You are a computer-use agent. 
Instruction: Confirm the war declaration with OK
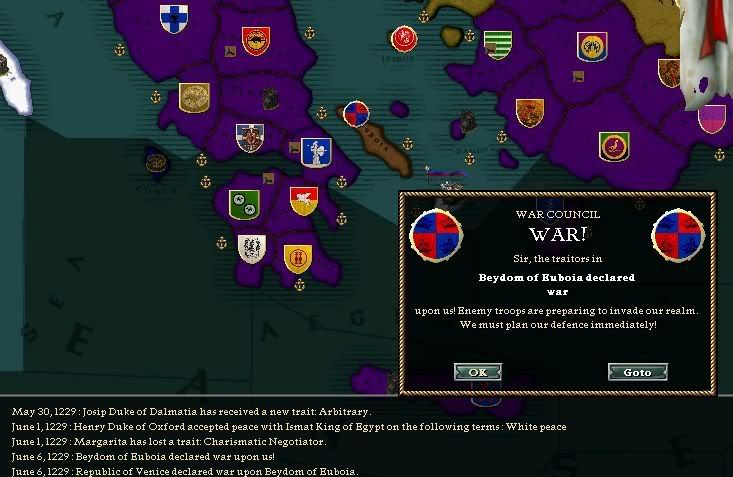477,372
